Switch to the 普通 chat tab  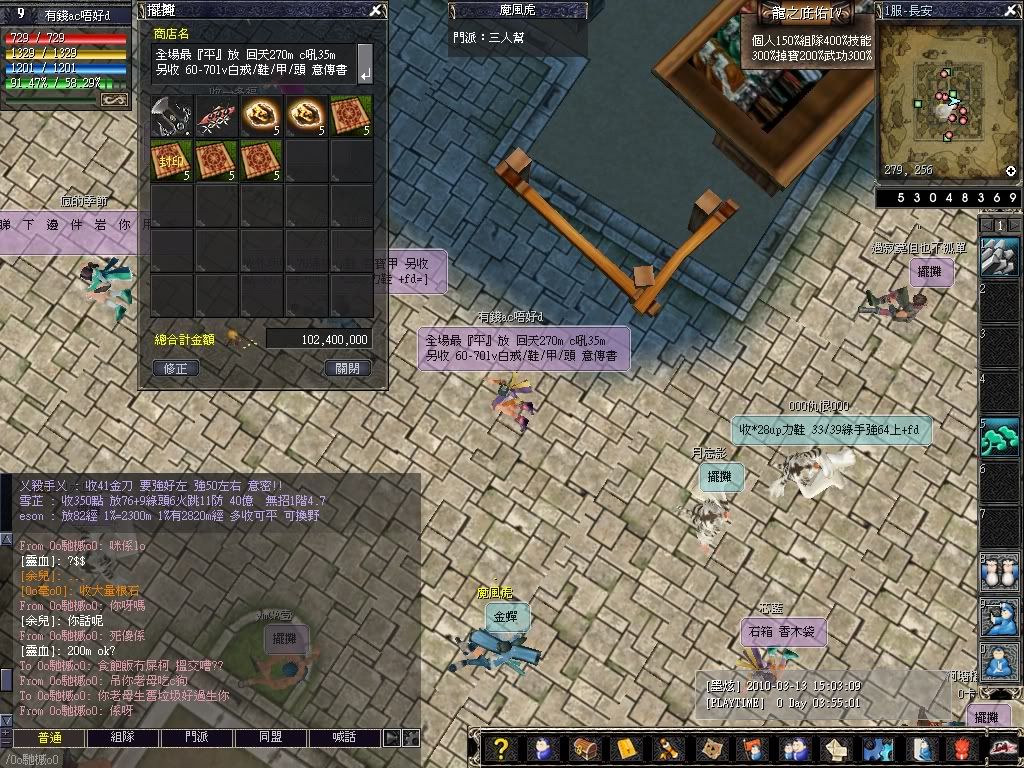(x=50, y=737)
